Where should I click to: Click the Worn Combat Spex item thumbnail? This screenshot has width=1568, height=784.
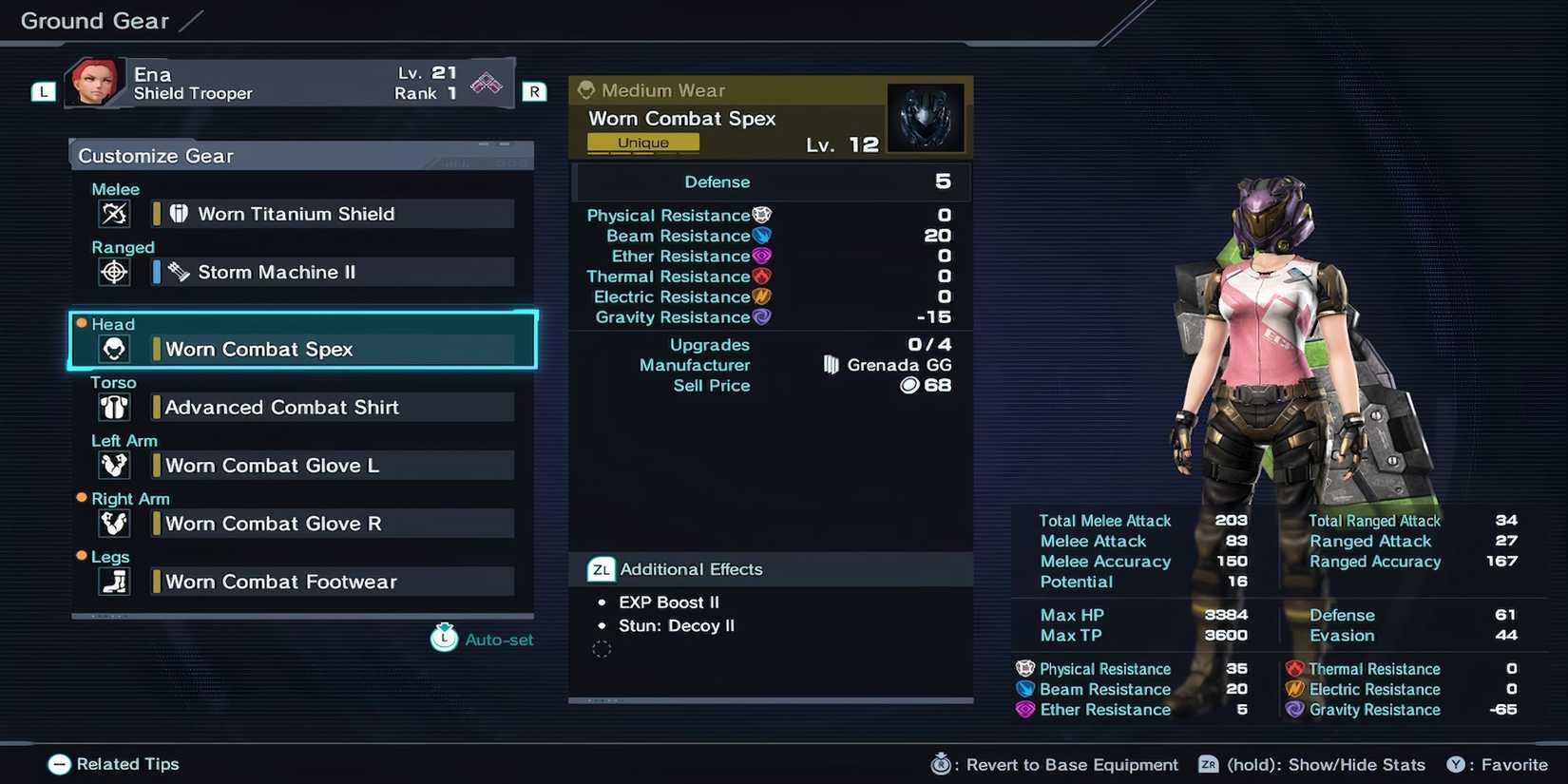(926, 117)
